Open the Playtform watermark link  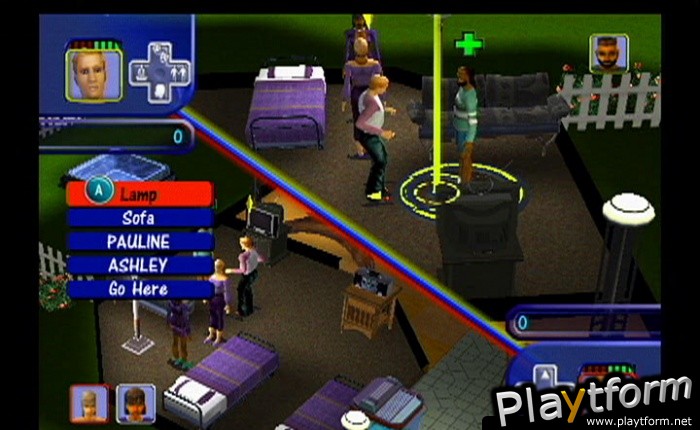pos(595,403)
